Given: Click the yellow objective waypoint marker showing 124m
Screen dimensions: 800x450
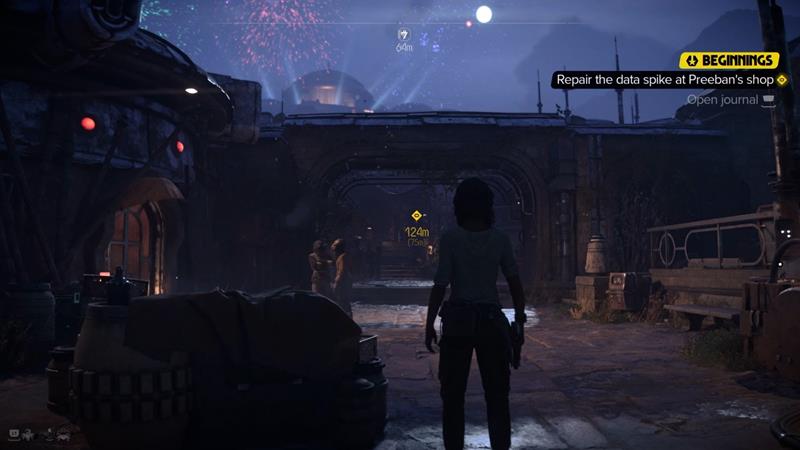Looking at the screenshot, I should tap(417, 215).
